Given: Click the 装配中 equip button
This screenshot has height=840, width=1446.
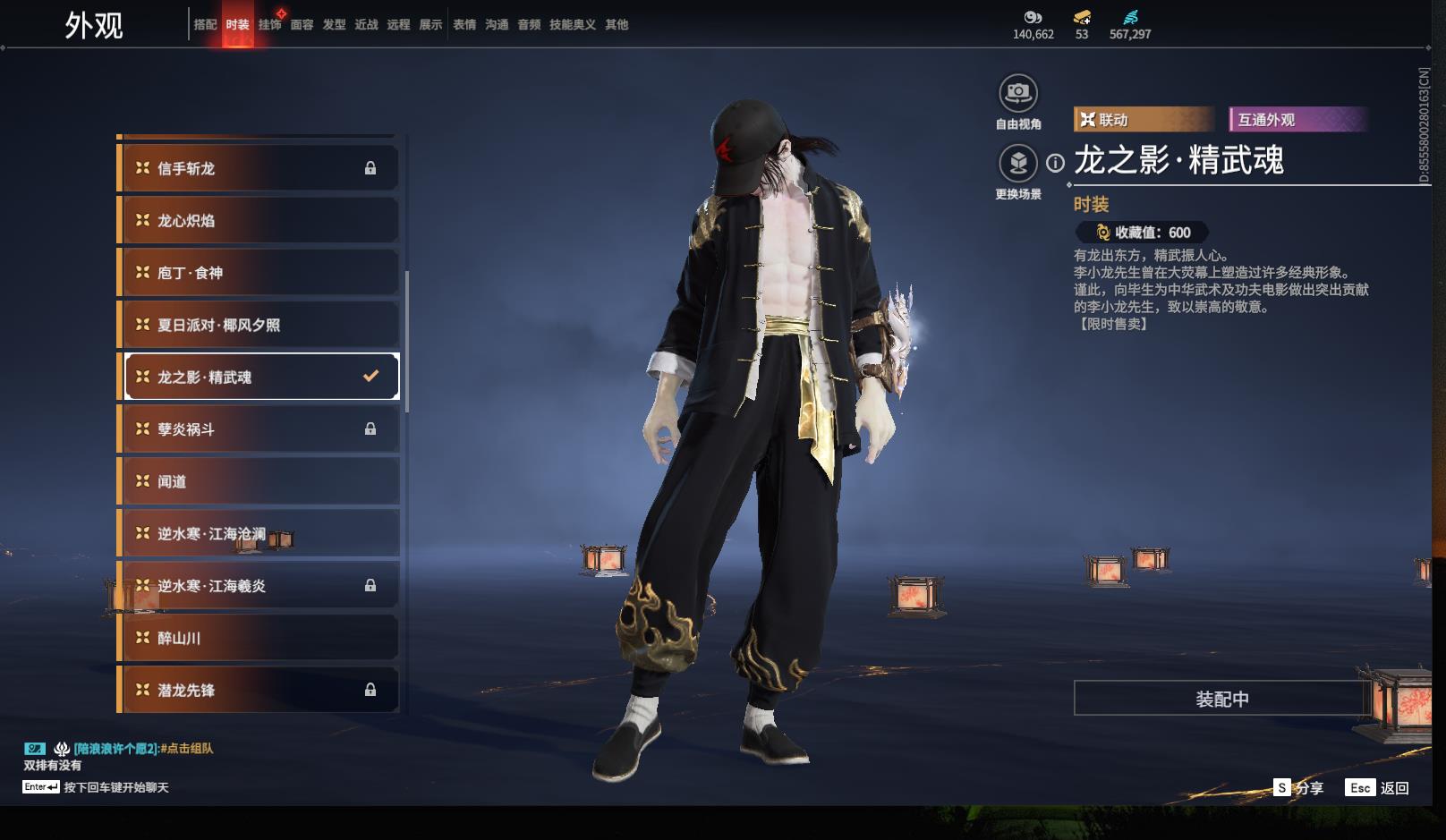Looking at the screenshot, I should pyautogui.click(x=1221, y=699).
